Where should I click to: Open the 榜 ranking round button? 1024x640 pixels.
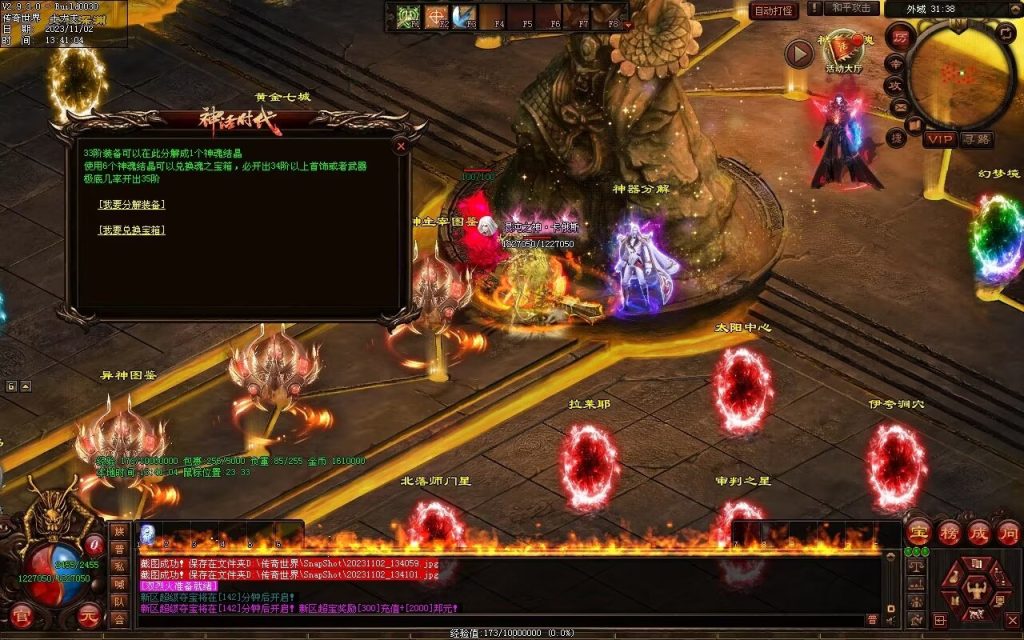coord(948,532)
